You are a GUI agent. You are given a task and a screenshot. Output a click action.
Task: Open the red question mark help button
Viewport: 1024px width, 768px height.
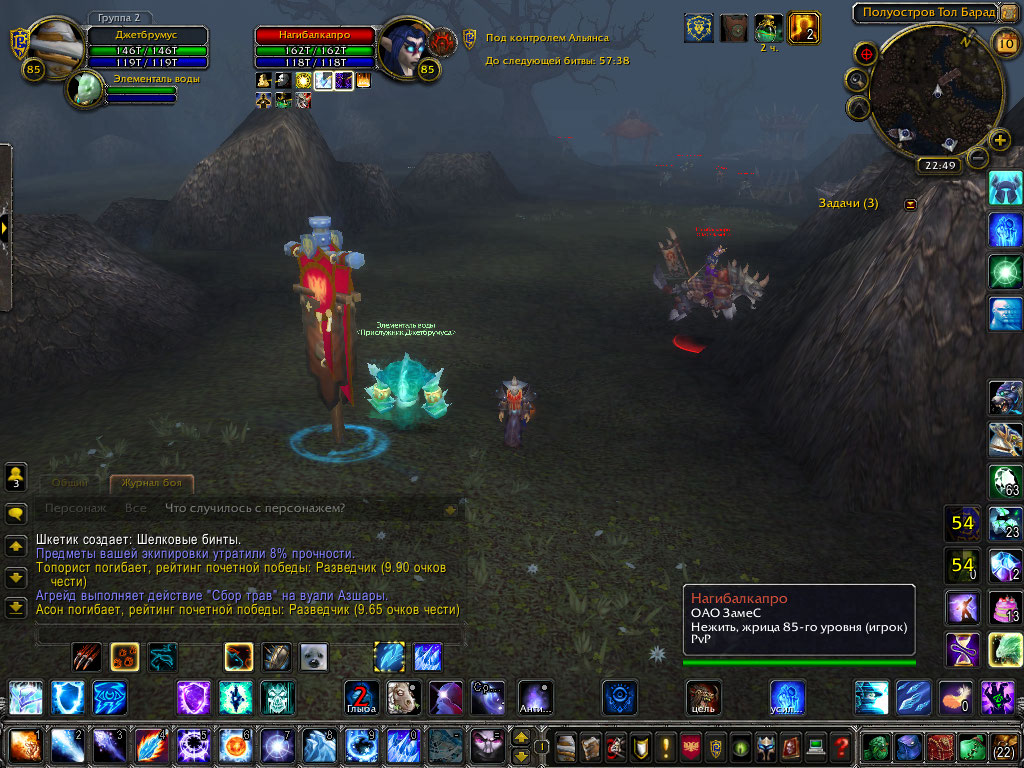841,746
